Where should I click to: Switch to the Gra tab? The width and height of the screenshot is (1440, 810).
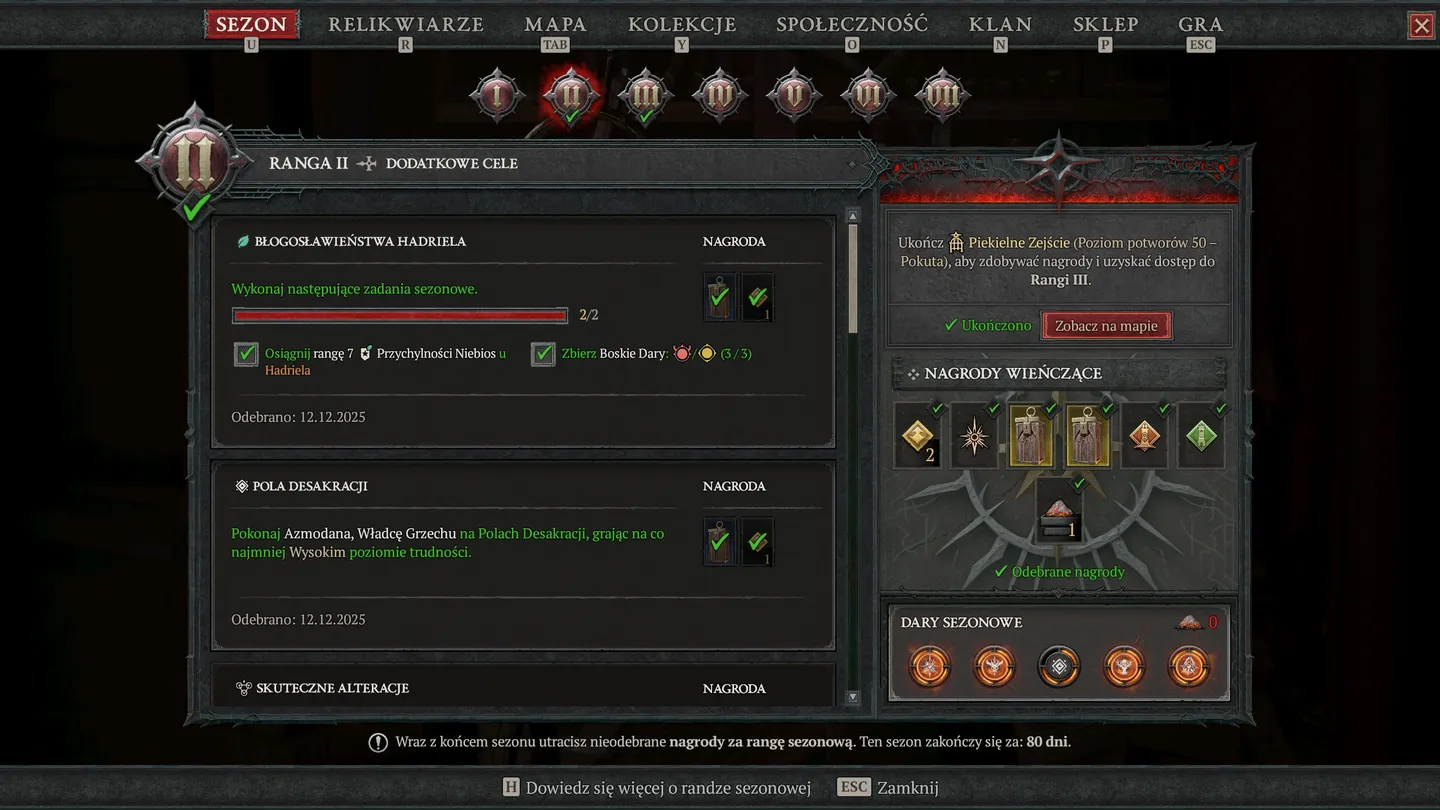coord(1200,25)
